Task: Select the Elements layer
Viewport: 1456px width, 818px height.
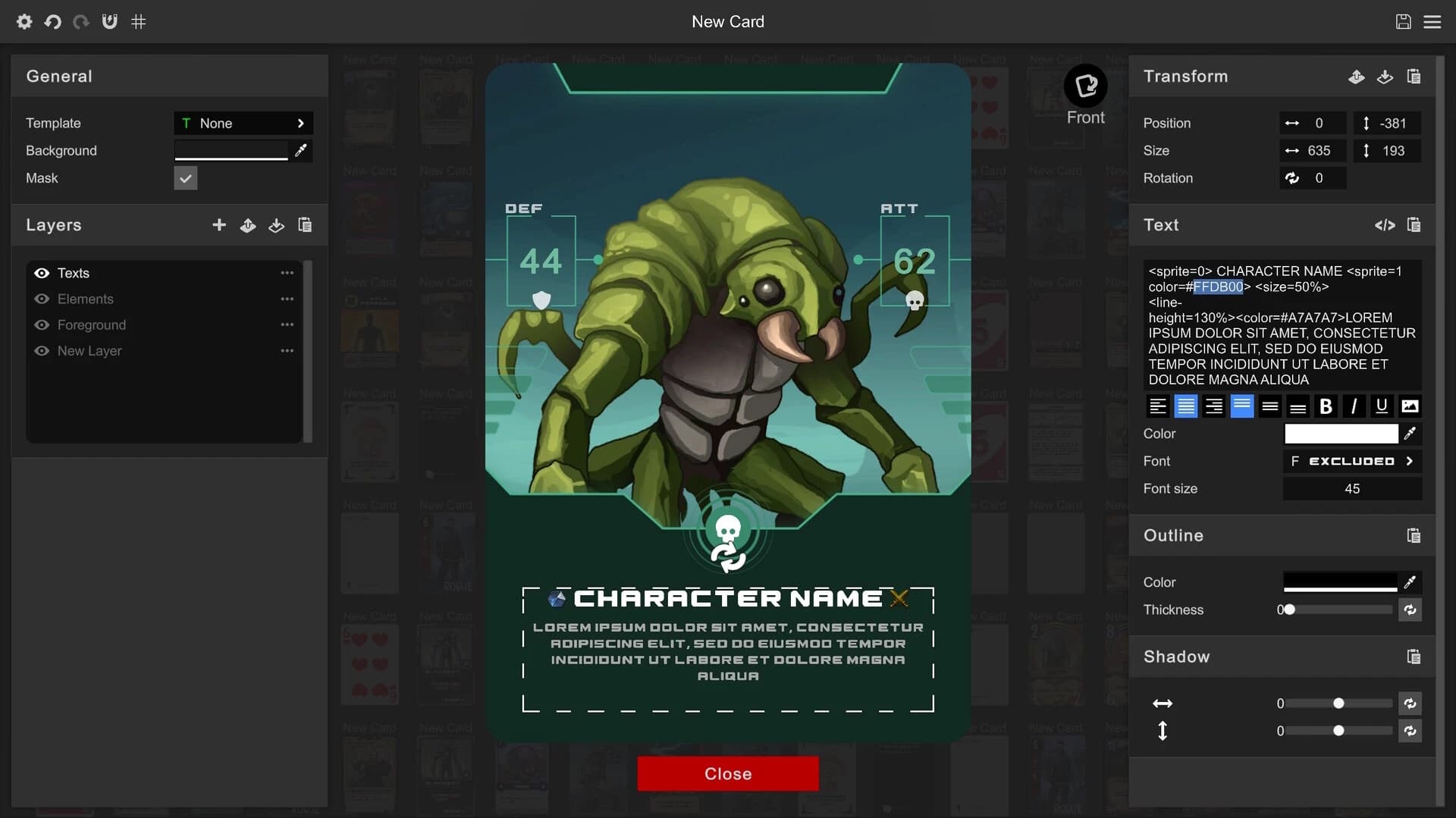Action: click(x=86, y=299)
